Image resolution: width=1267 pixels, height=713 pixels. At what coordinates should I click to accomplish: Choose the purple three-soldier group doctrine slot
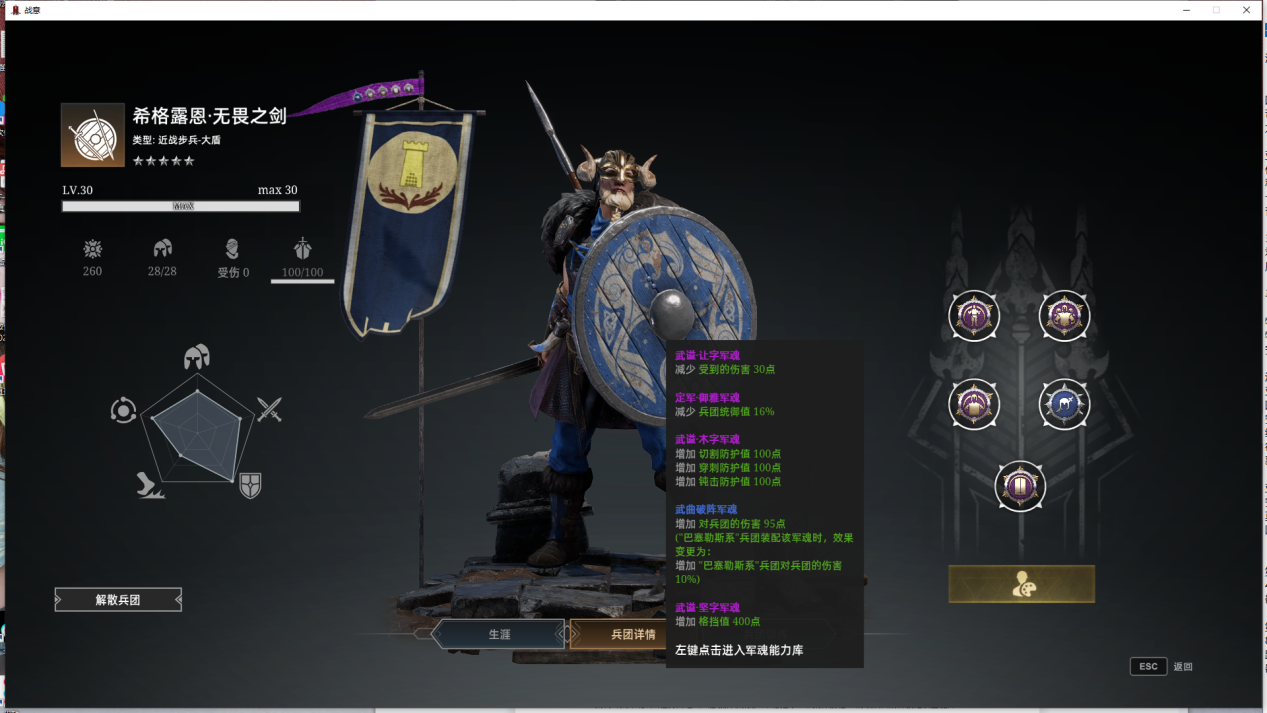point(1064,316)
